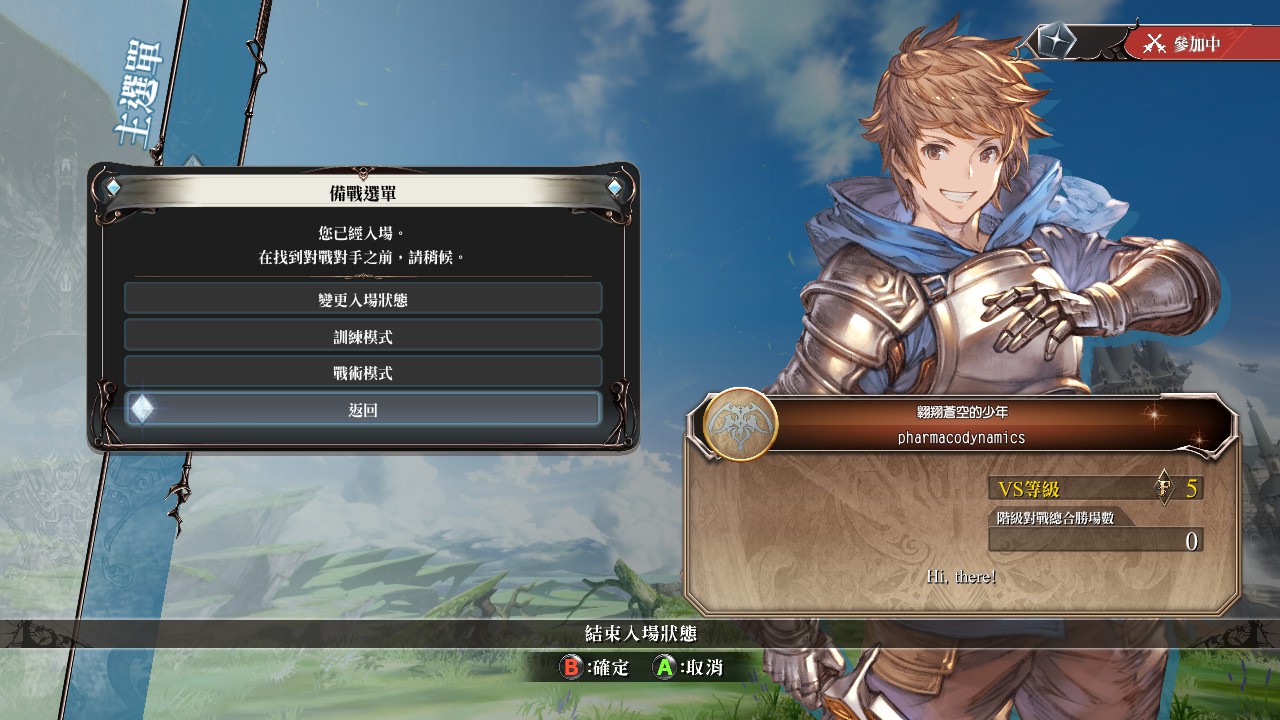Viewport: 1280px width, 720px height.
Task: Click the round player emblem badge
Action: point(740,424)
